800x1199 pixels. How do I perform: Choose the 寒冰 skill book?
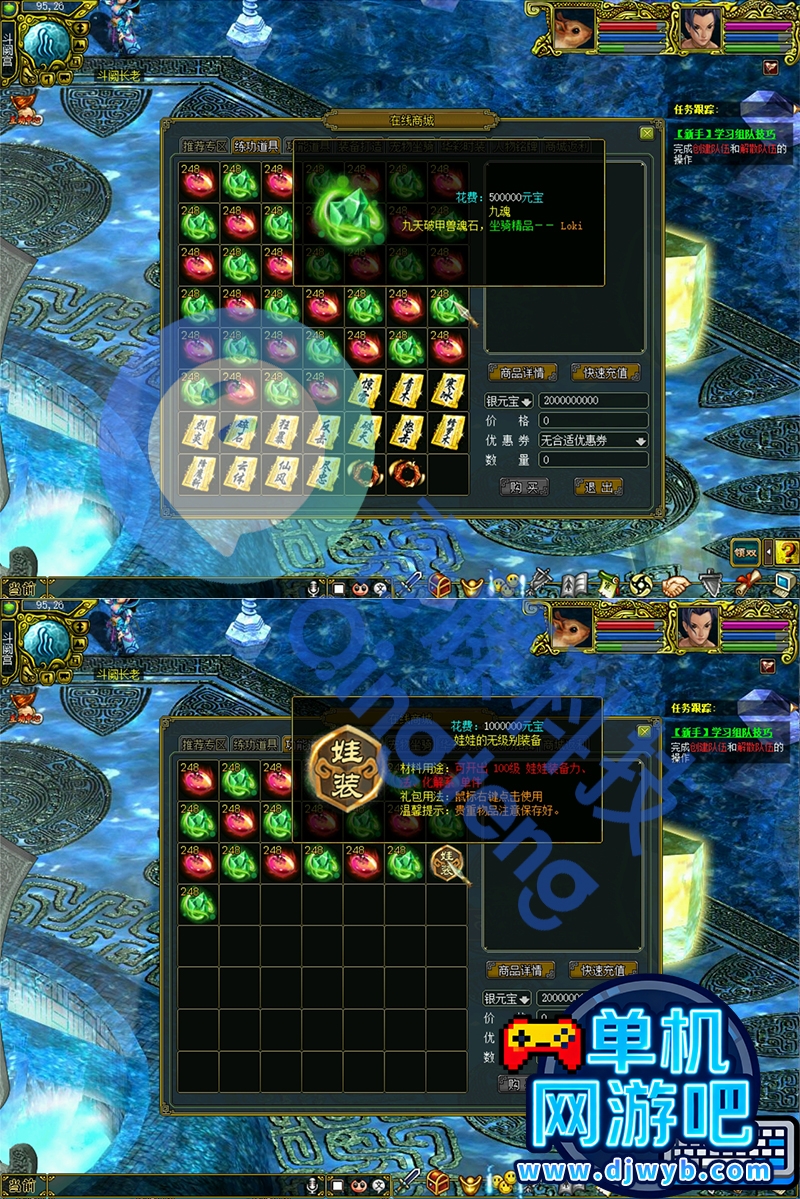click(x=447, y=391)
